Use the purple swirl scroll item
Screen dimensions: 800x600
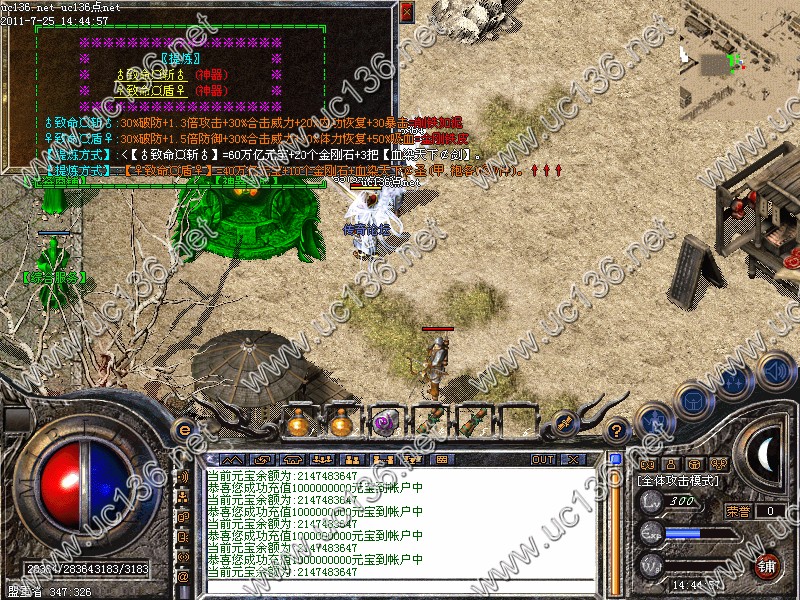pos(385,422)
